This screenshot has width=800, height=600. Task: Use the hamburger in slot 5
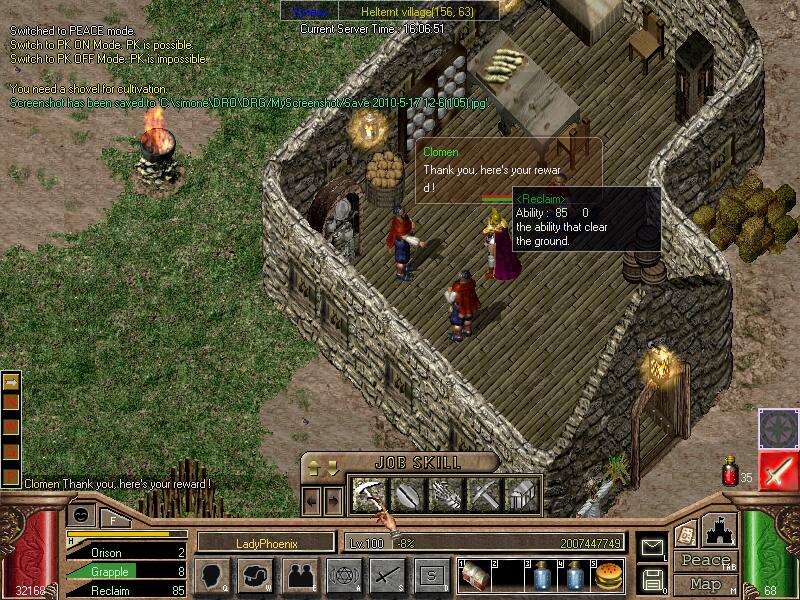pyautogui.click(x=609, y=575)
